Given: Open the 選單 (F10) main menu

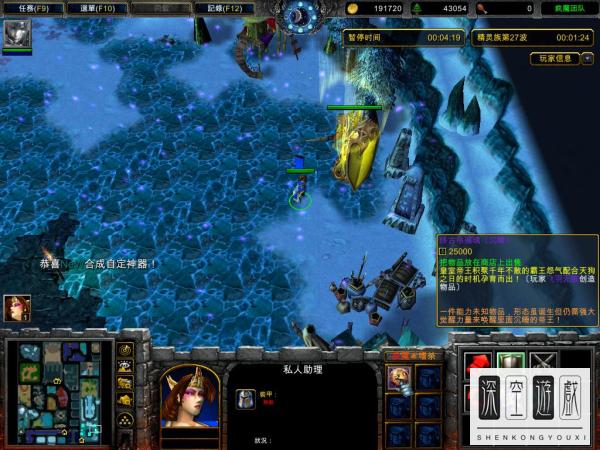Looking at the screenshot, I should 96,8.
